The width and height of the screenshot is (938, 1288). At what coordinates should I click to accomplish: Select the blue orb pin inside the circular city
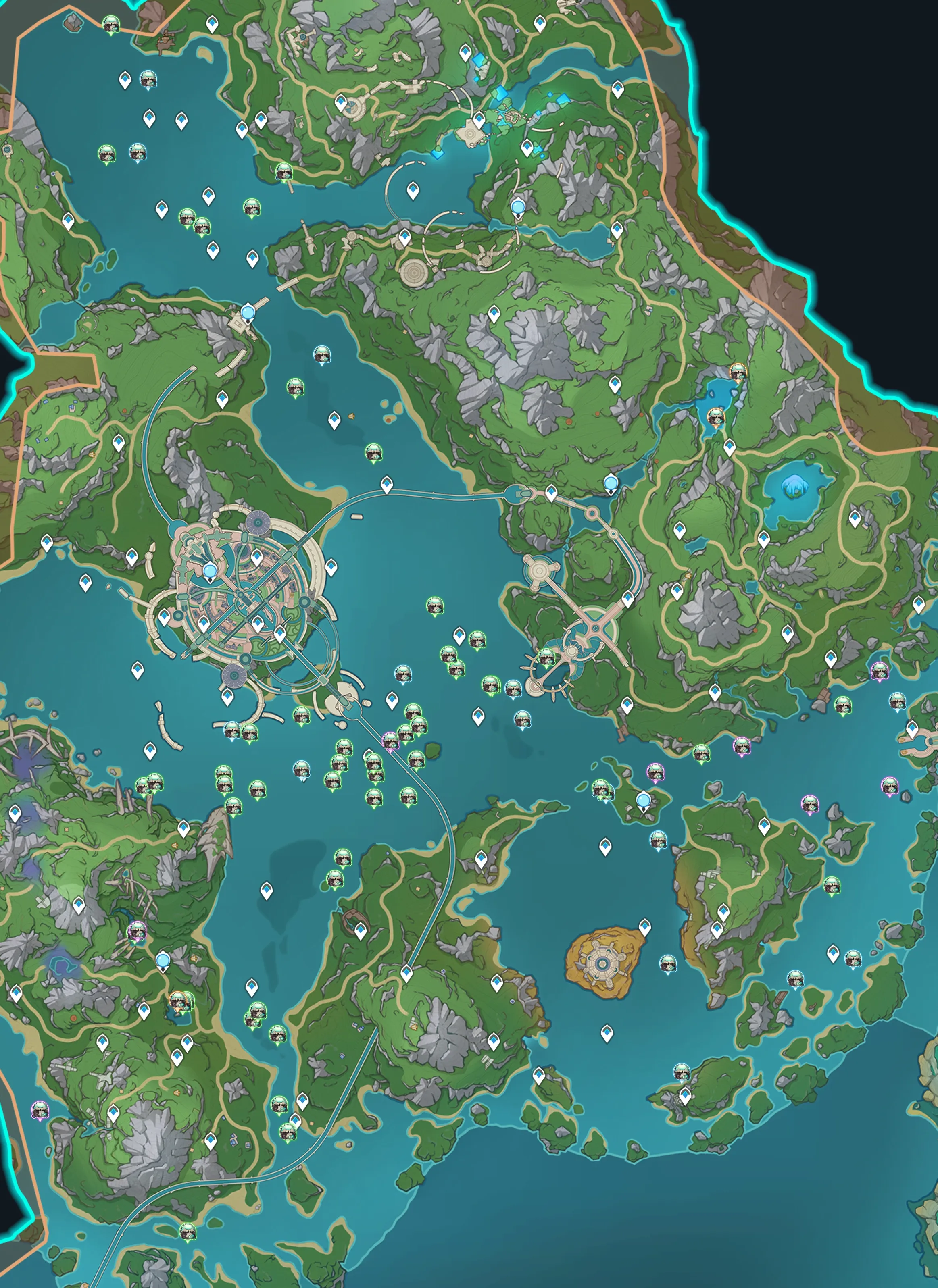click(210, 570)
